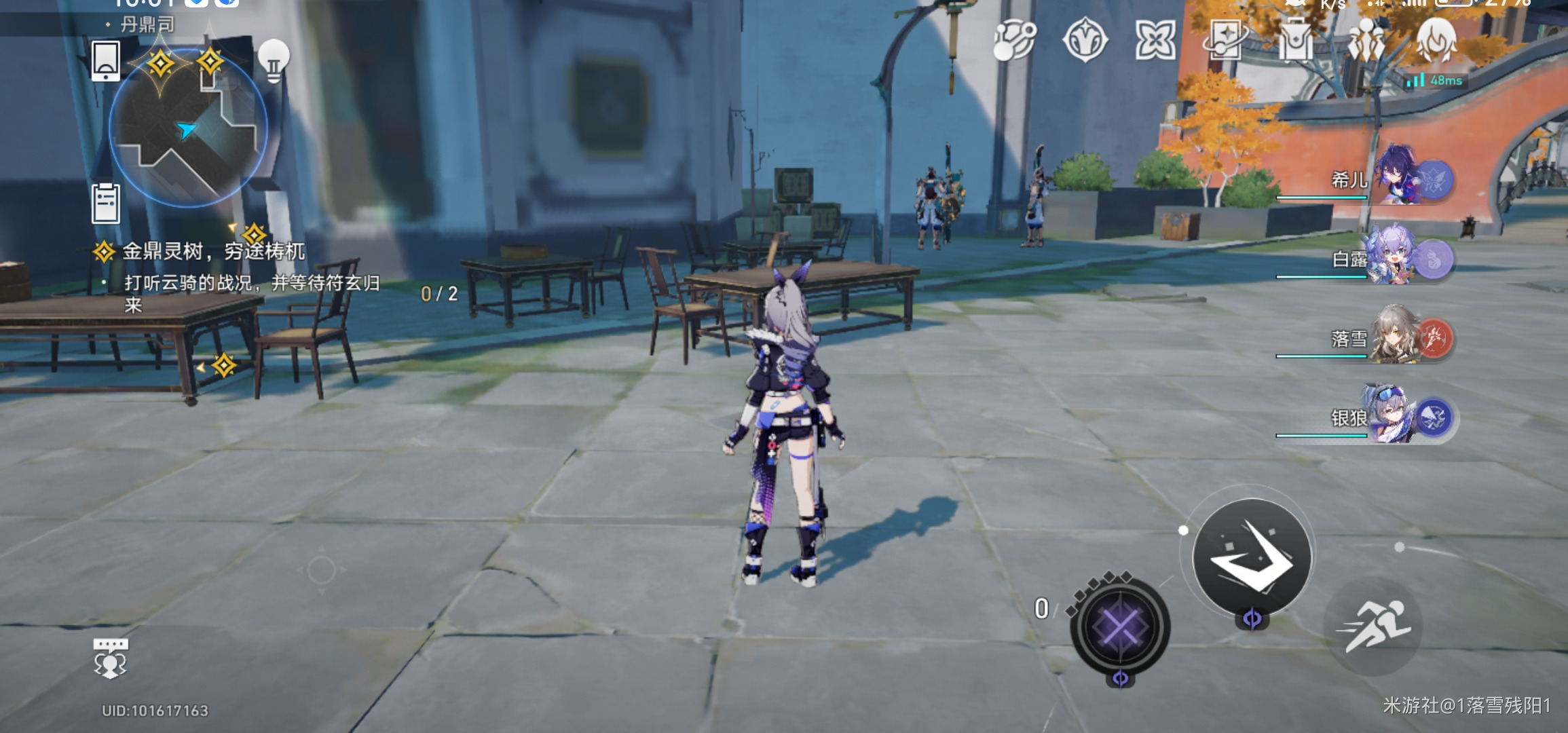Screen dimensions: 1568x733
Task: Toggle the sprint running button
Action: tap(1373, 626)
